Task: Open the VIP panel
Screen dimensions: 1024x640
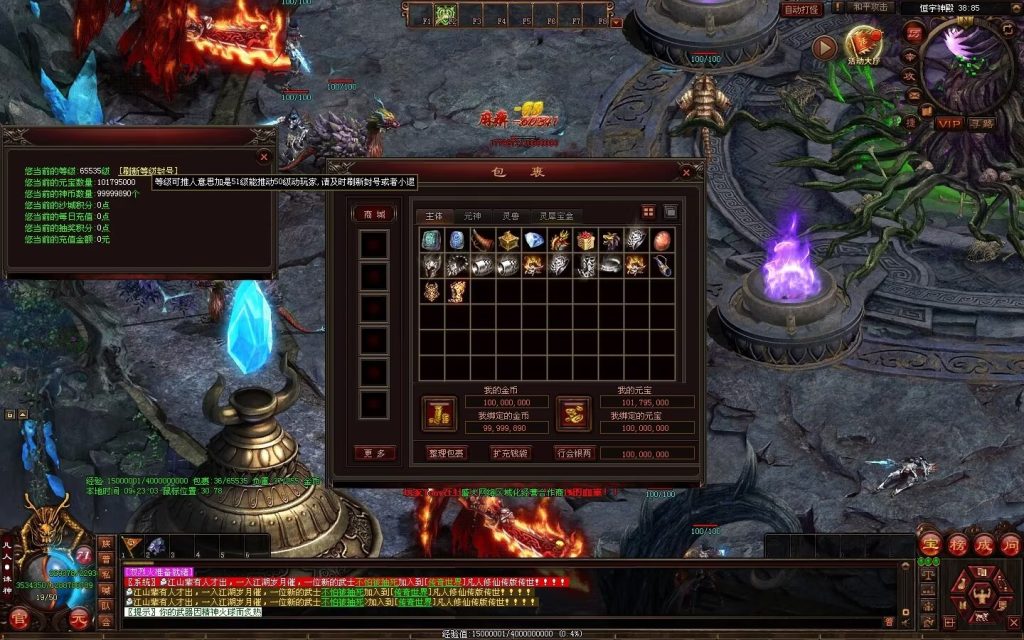Action: 948,123
